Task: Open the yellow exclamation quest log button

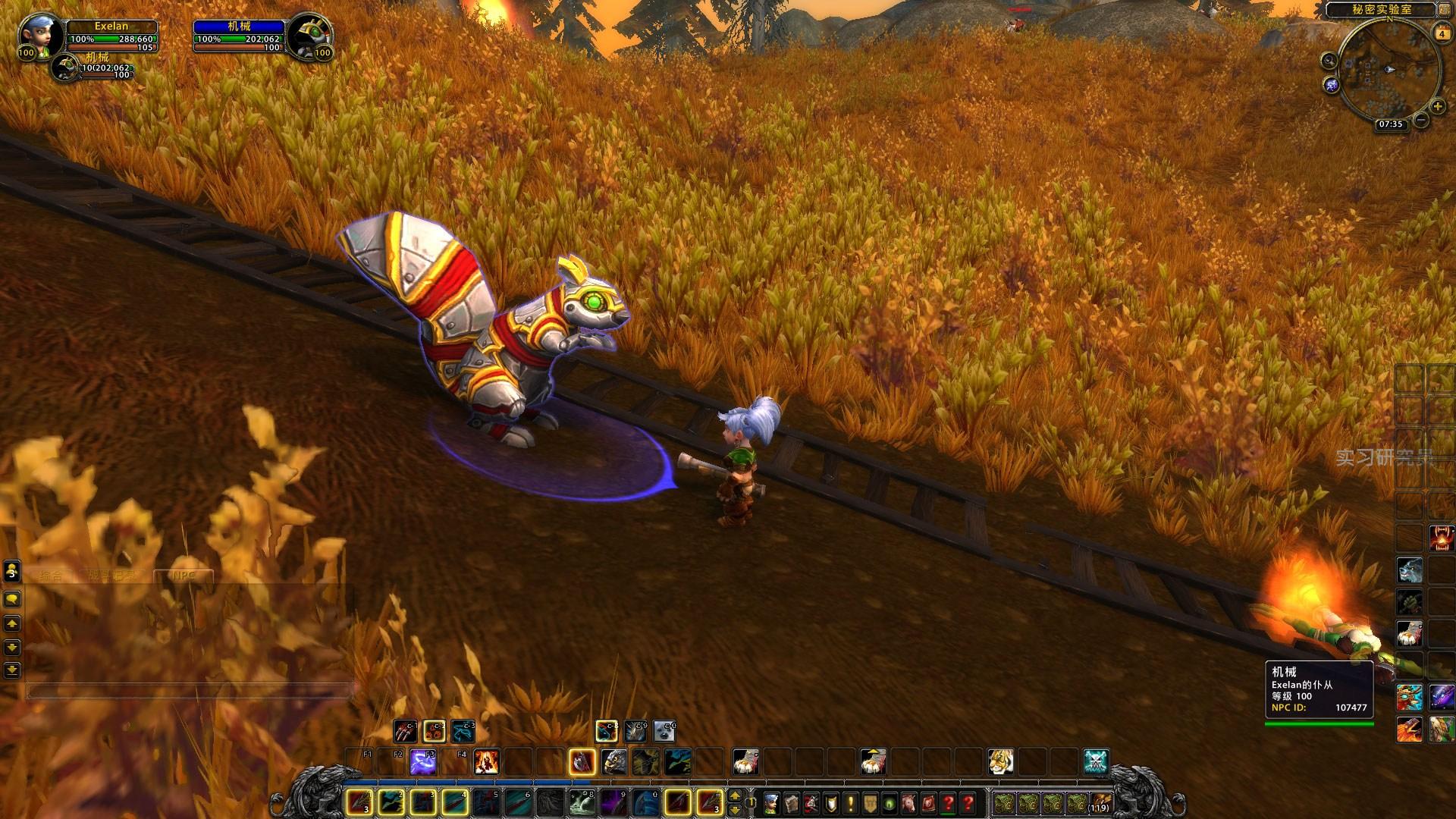Action: pos(850,802)
